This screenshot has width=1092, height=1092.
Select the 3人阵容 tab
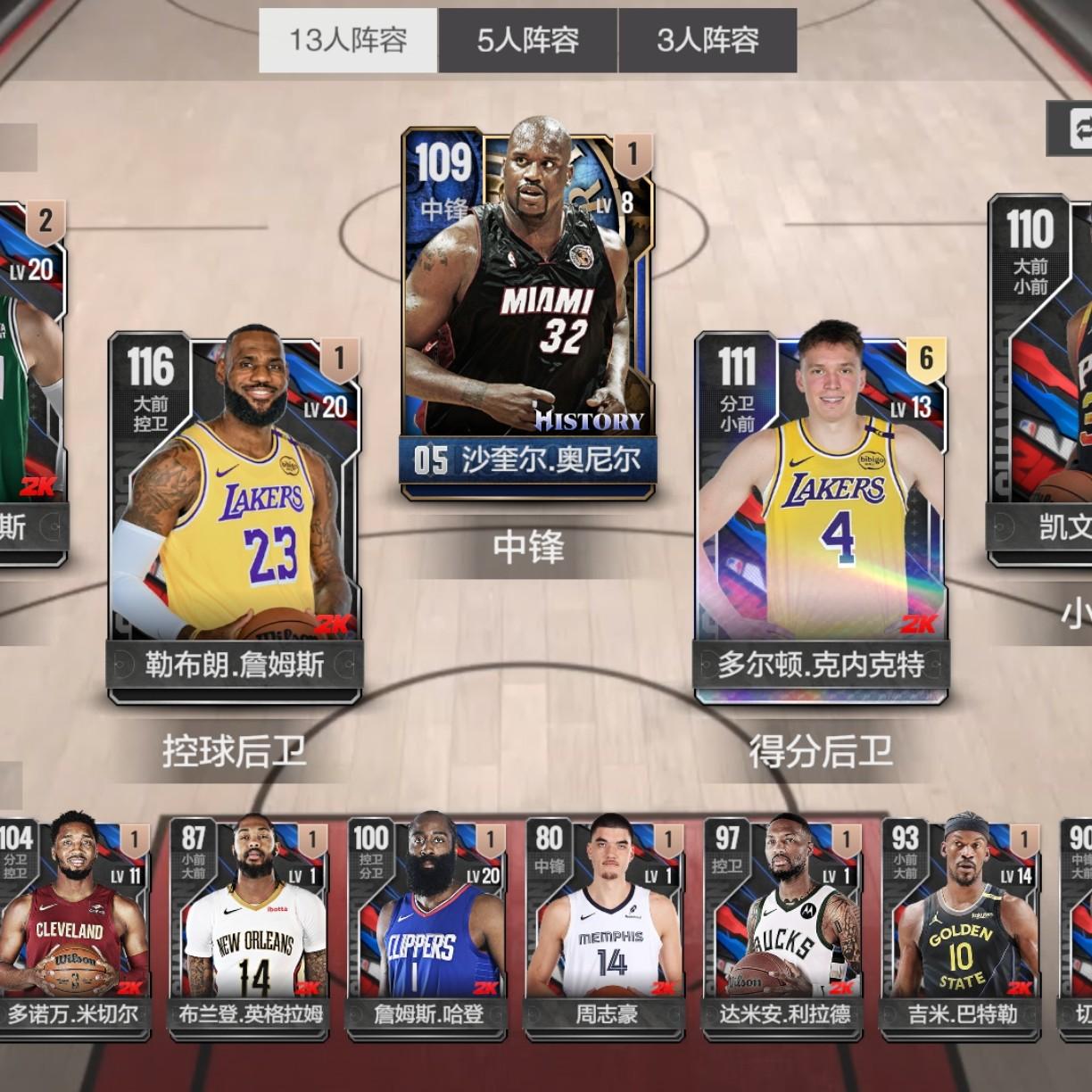click(x=707, y=40)
